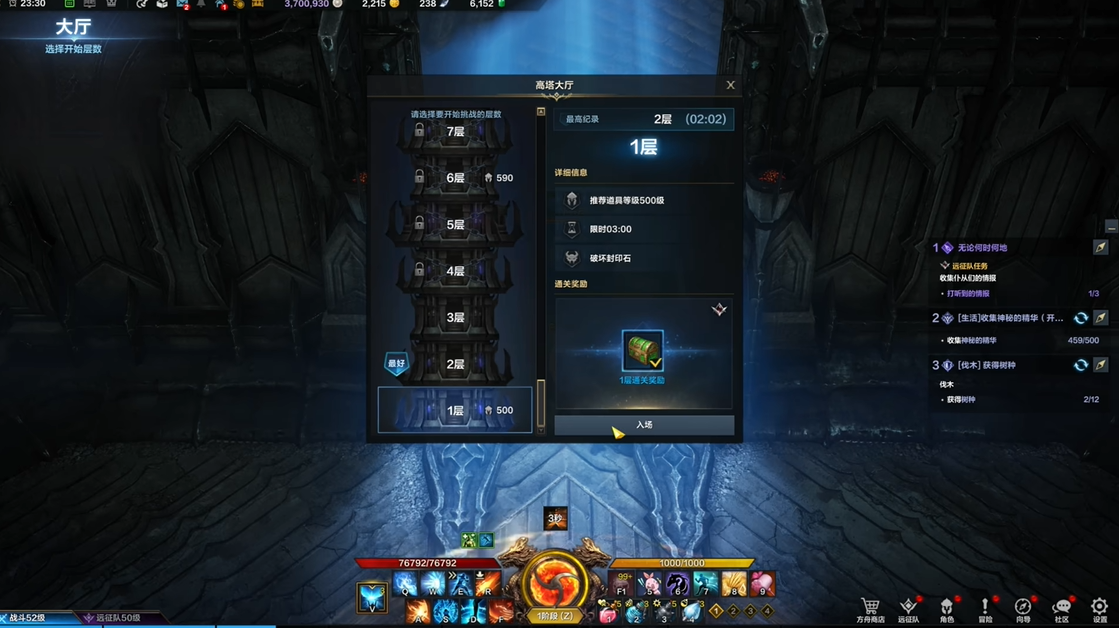This screenshot has height=628, width=1119.
Task: Select locked floor 7层
Action: 455,132
